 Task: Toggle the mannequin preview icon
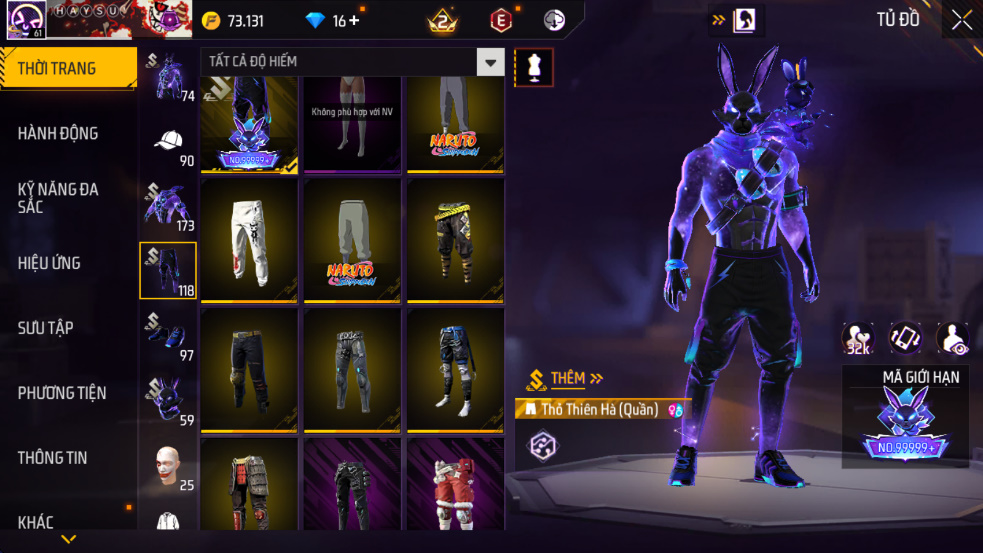click(x=533, y=67)
